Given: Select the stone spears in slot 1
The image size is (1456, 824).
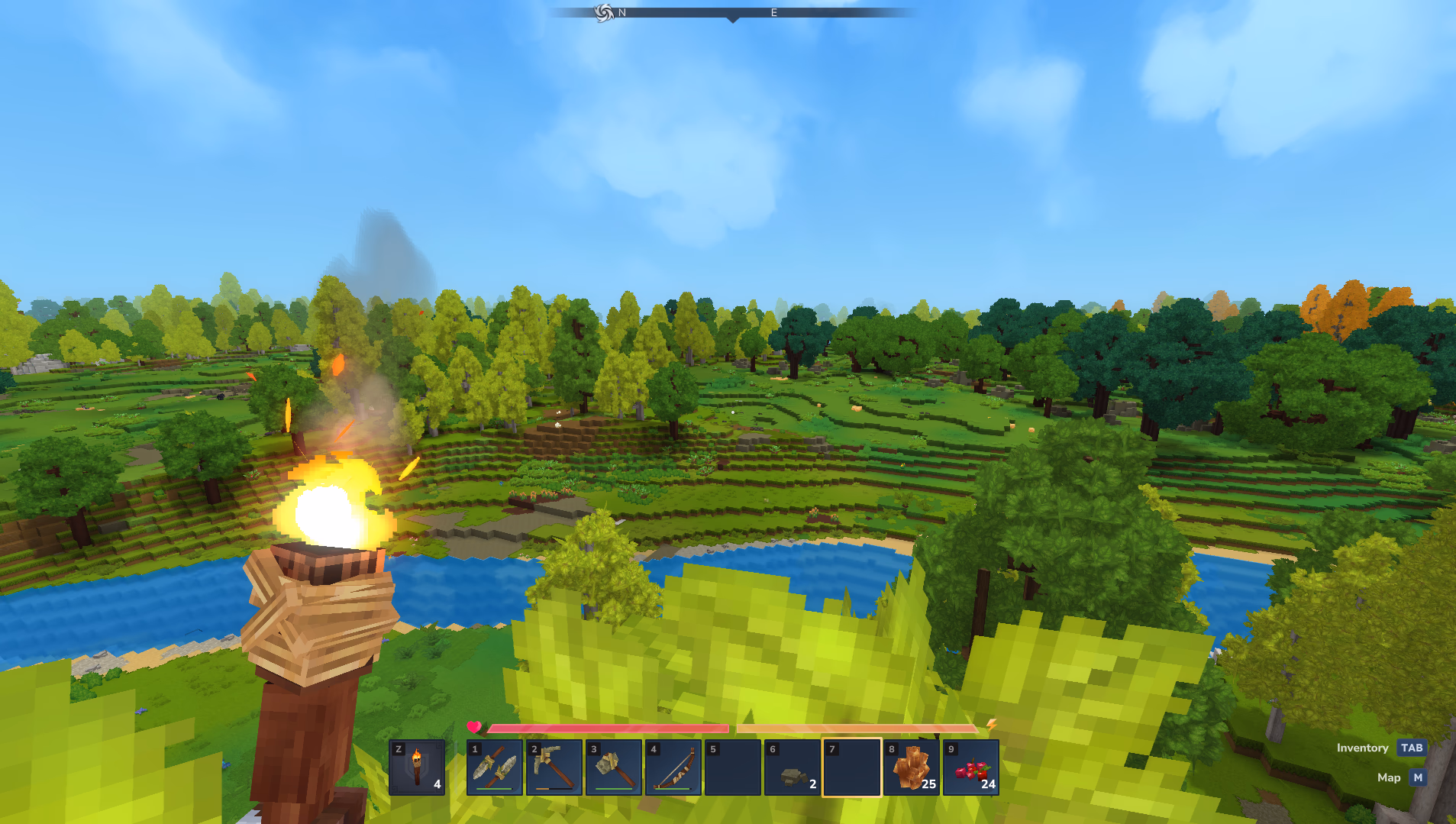Looking at the screenshot, I should (494, 767).
